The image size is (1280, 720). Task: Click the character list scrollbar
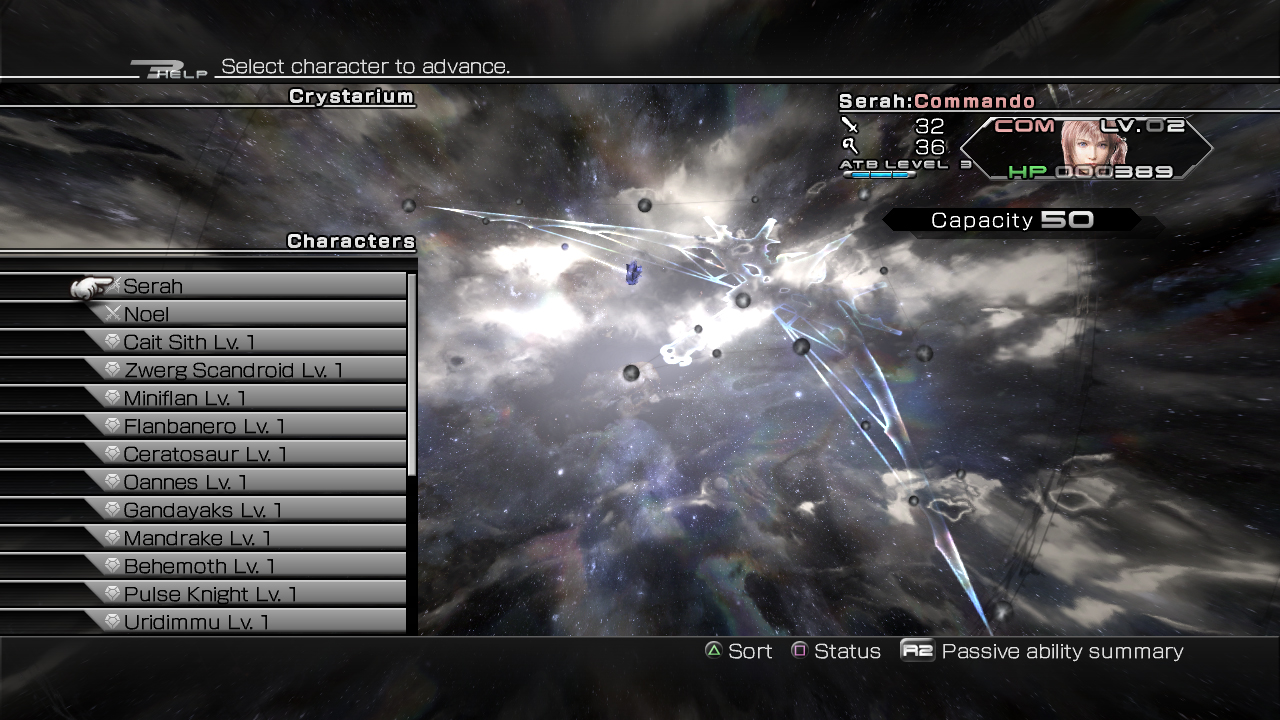[x=412, y=375]
